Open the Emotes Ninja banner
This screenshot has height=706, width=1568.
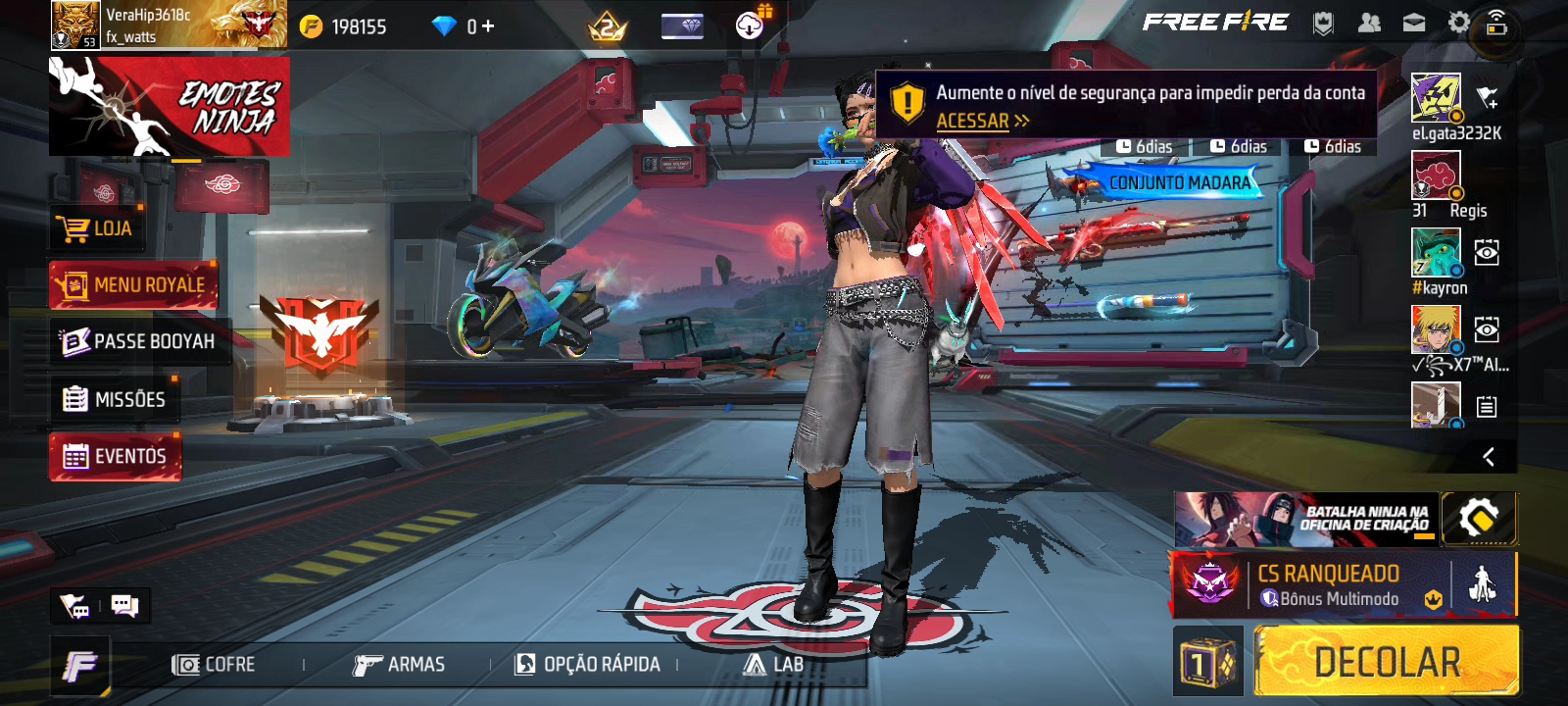coord(169,106)
